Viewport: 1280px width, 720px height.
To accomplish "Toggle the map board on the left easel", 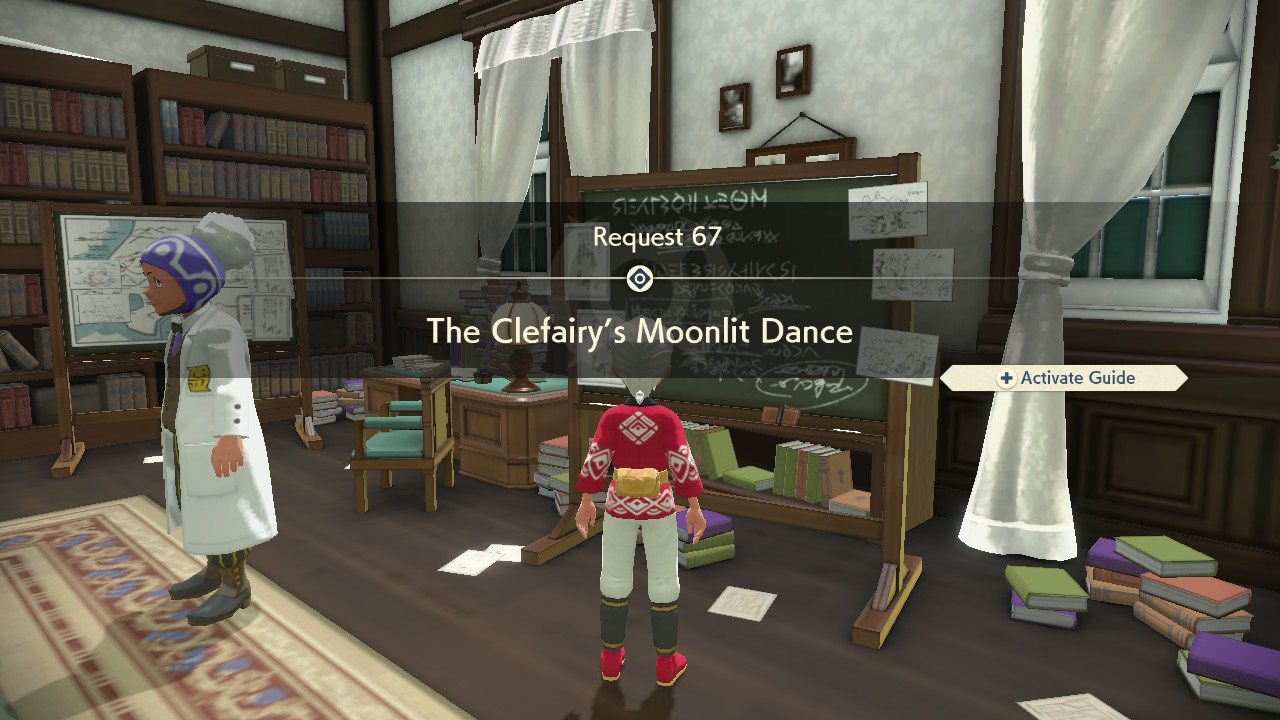I will tap(95, 280).
